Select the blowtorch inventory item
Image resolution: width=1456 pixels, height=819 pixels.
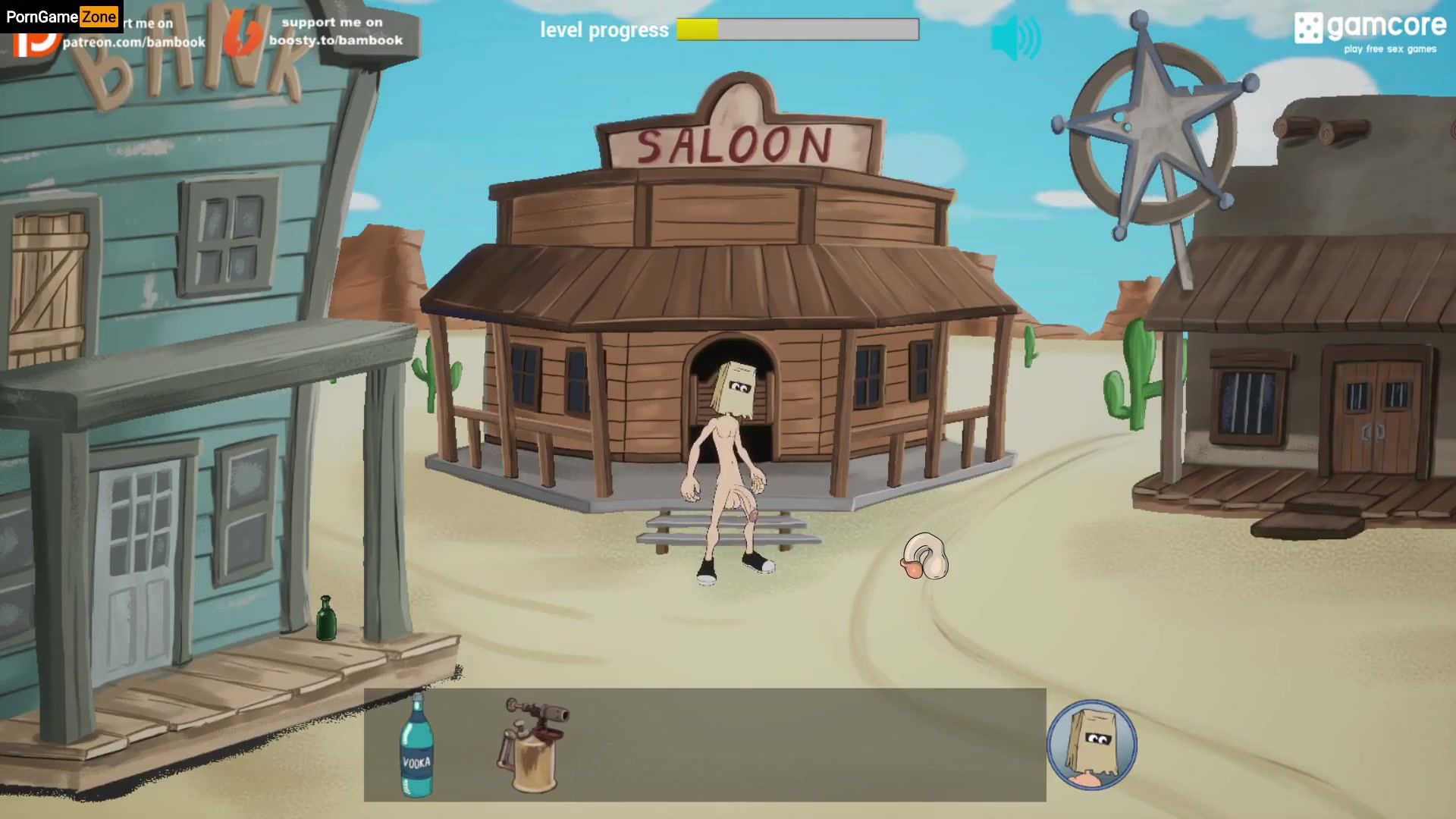pyautogui.click(x=532, y=745)
